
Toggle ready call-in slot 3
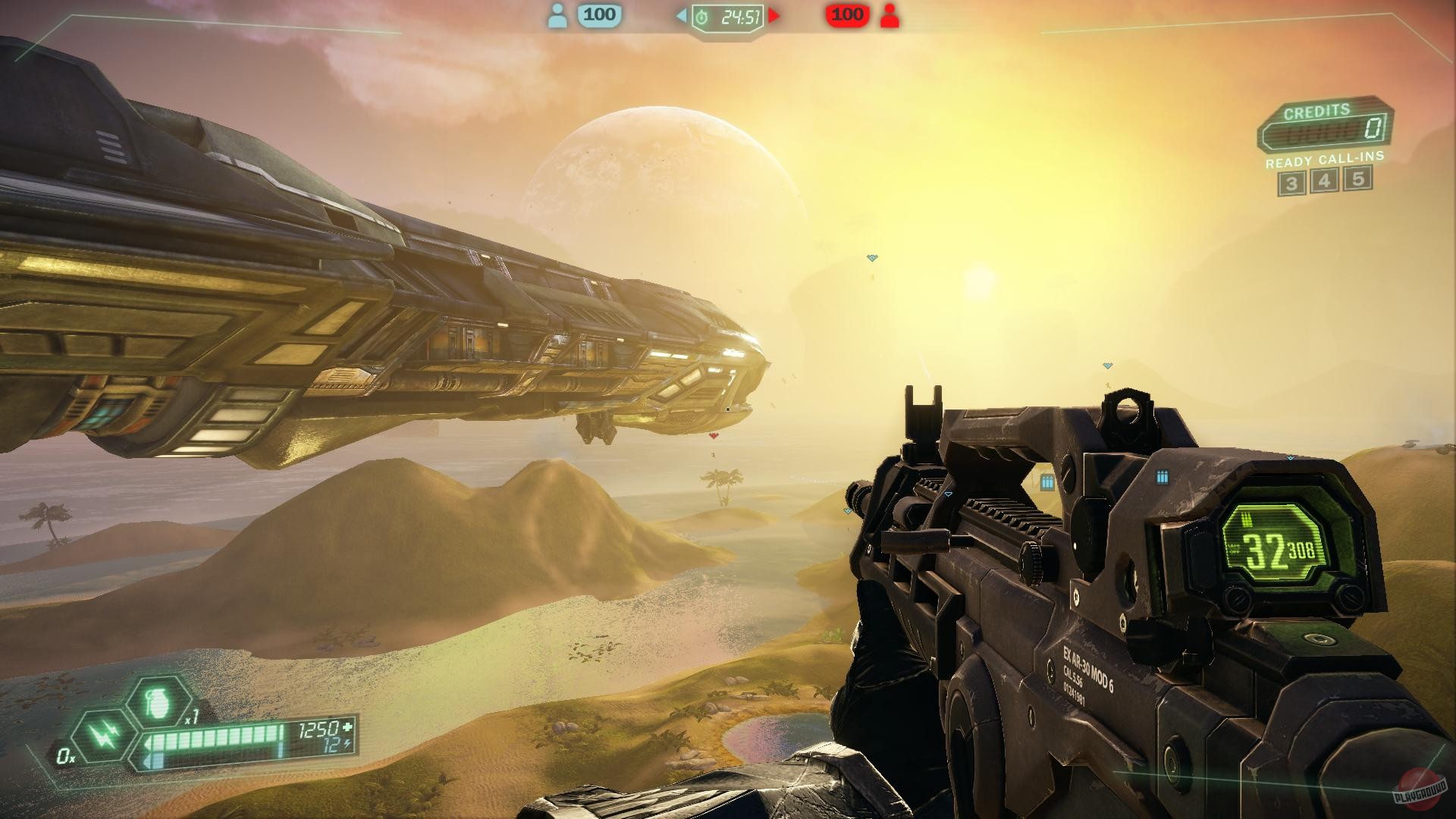tap(1292, 182)
